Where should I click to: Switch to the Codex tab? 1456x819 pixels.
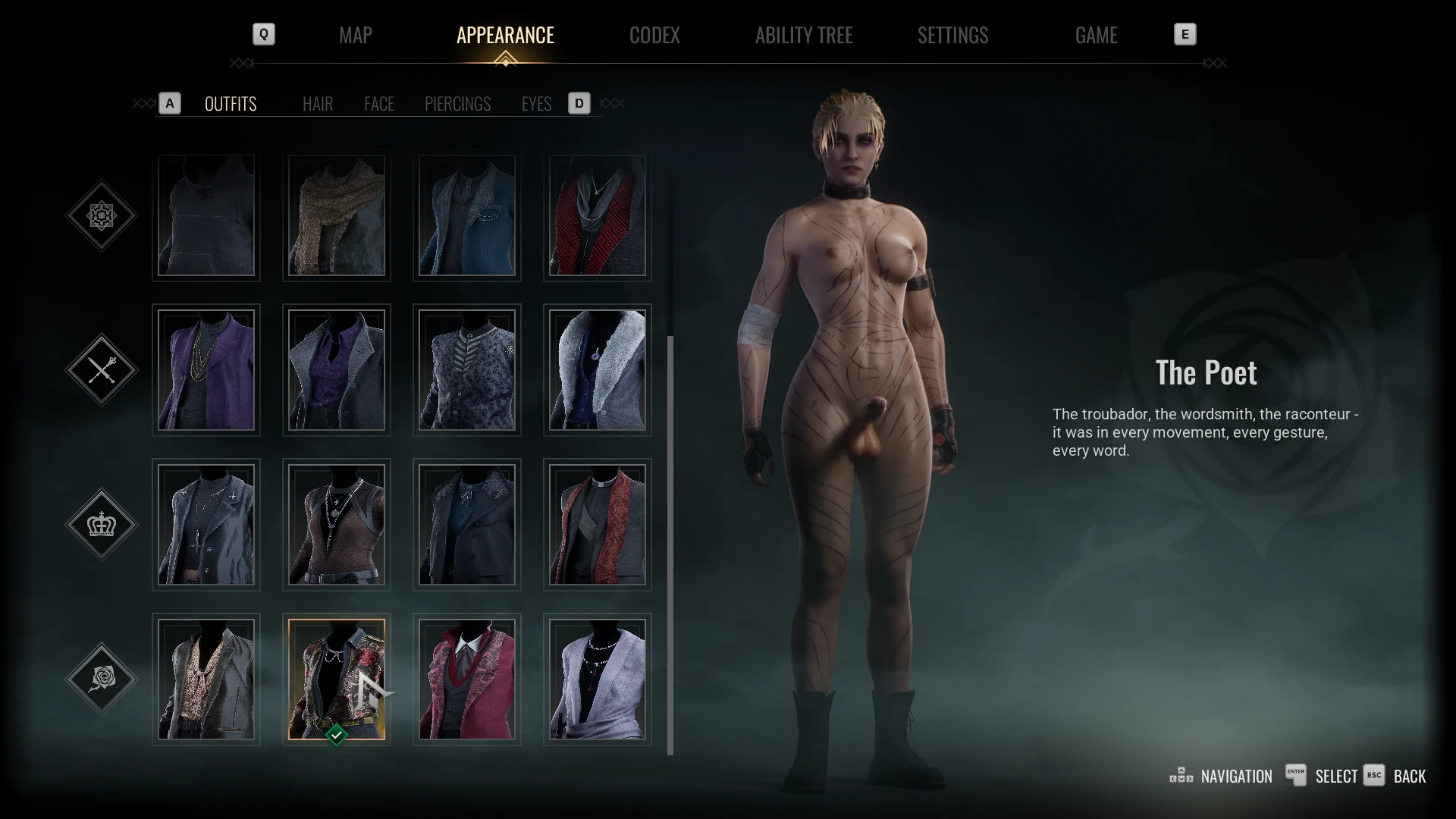[654, 35]
